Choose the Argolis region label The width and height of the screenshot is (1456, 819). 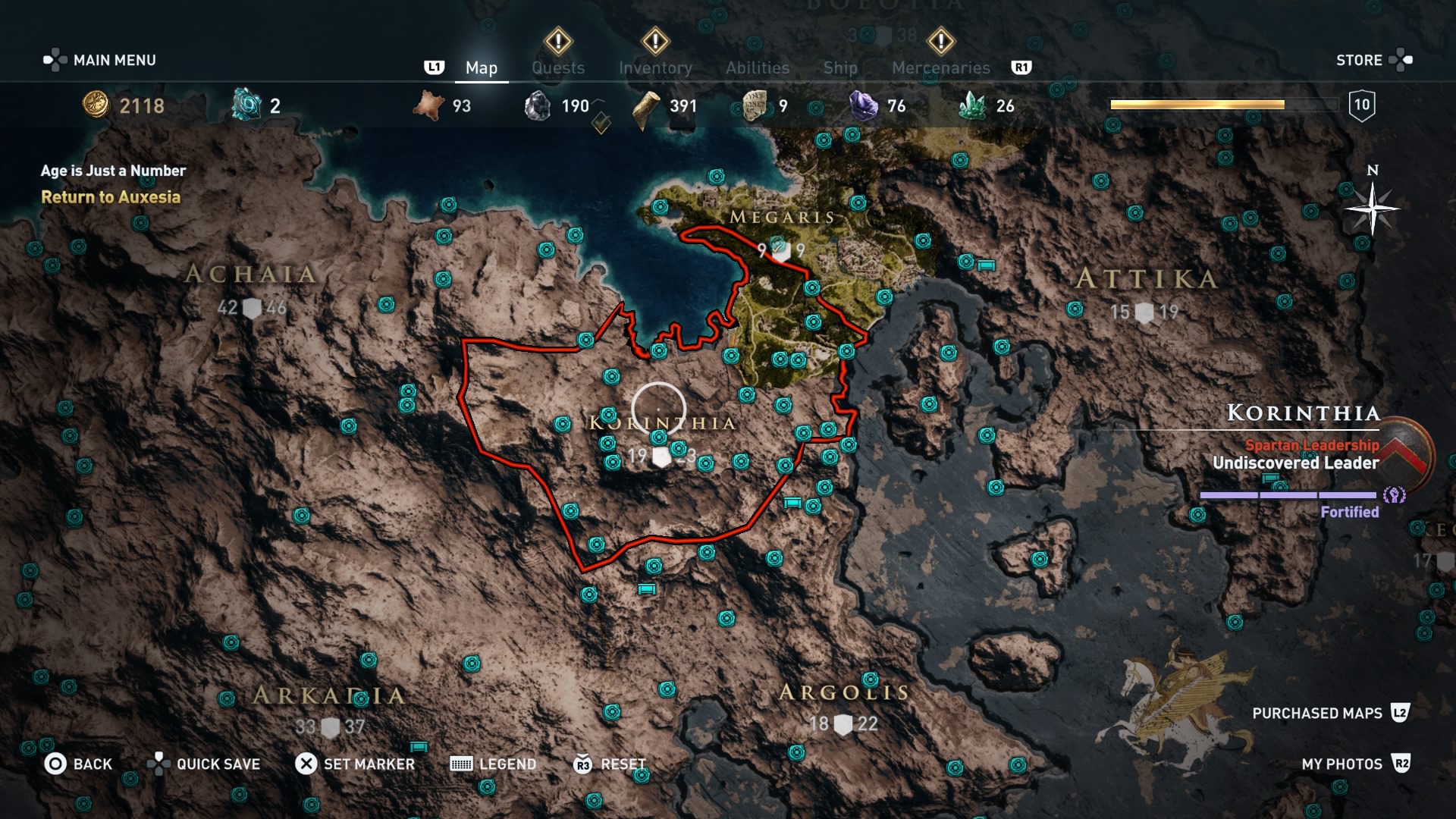point(844,692)
